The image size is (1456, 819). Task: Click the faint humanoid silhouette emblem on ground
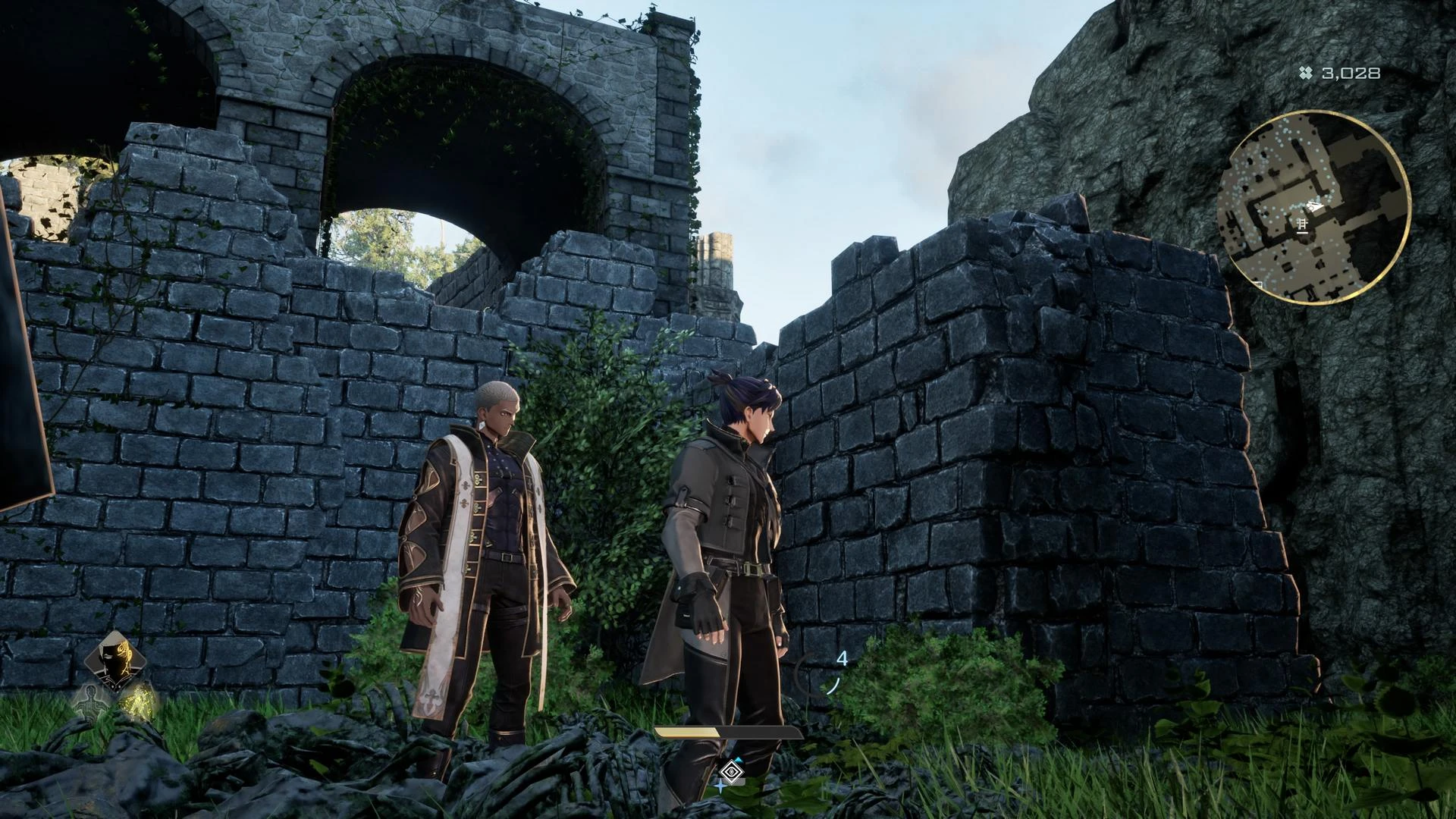93,704
